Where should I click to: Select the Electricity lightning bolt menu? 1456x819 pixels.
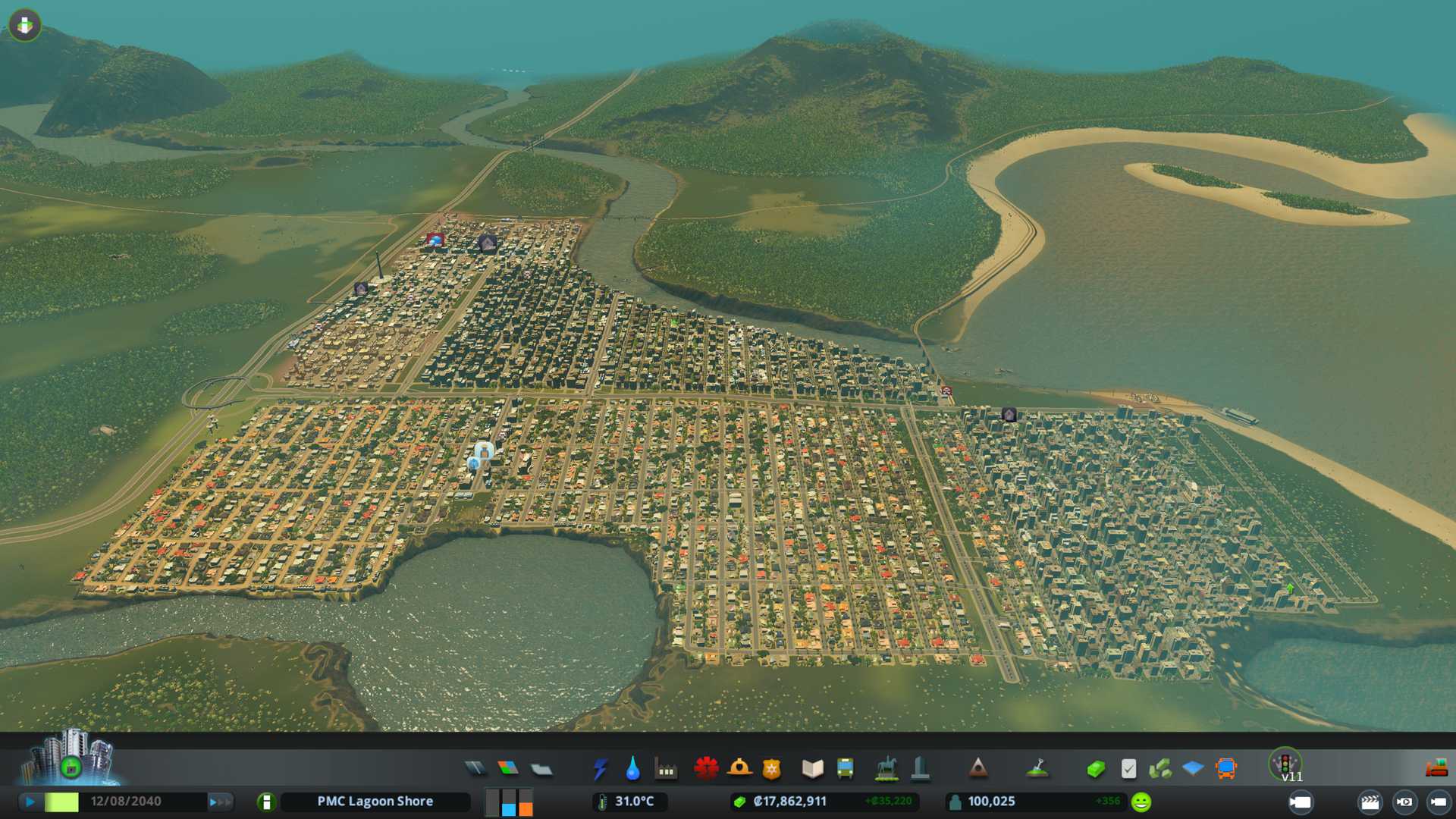click(601, 769)
